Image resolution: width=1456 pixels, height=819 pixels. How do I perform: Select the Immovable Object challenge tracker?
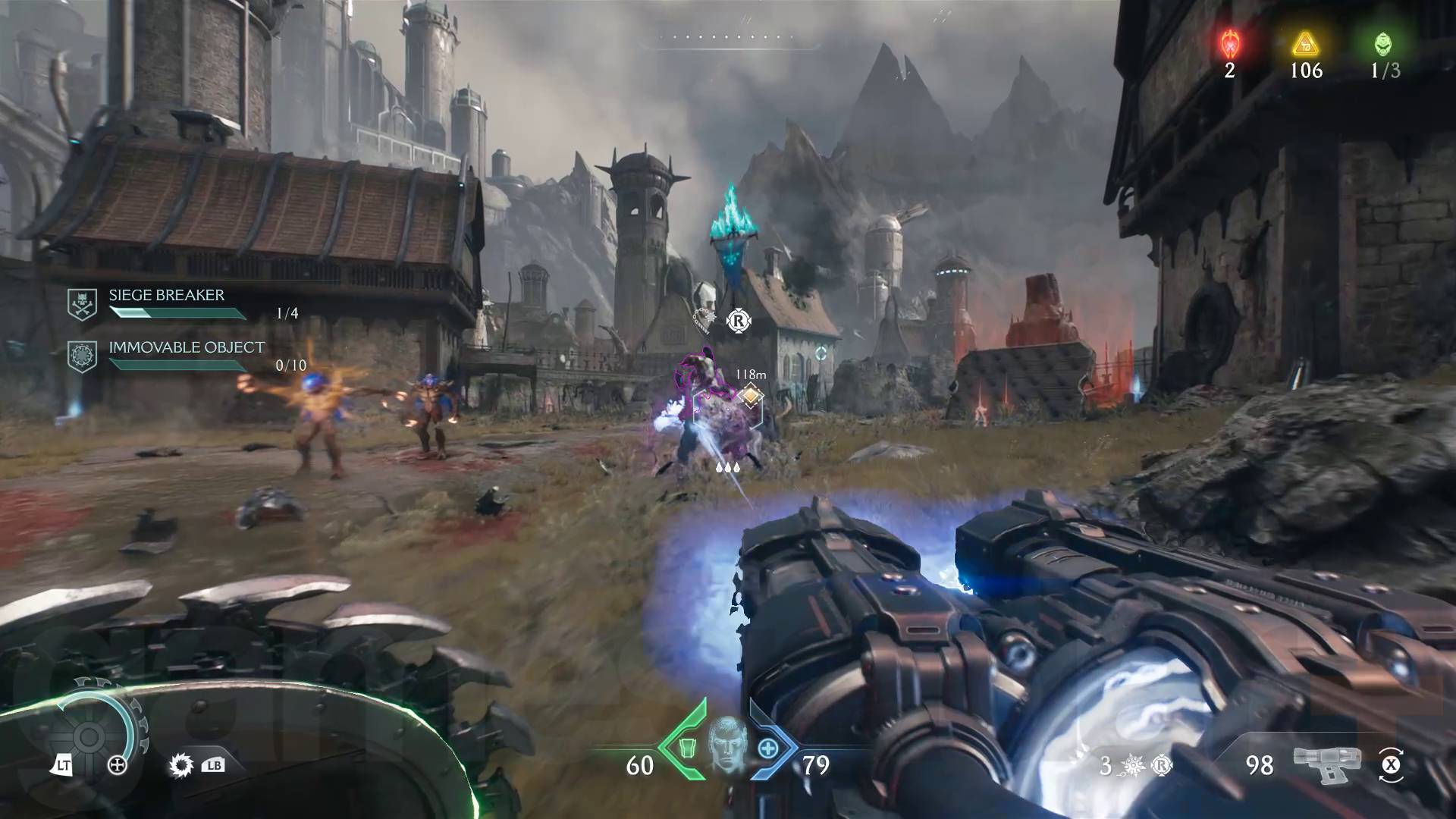[186, 355]
